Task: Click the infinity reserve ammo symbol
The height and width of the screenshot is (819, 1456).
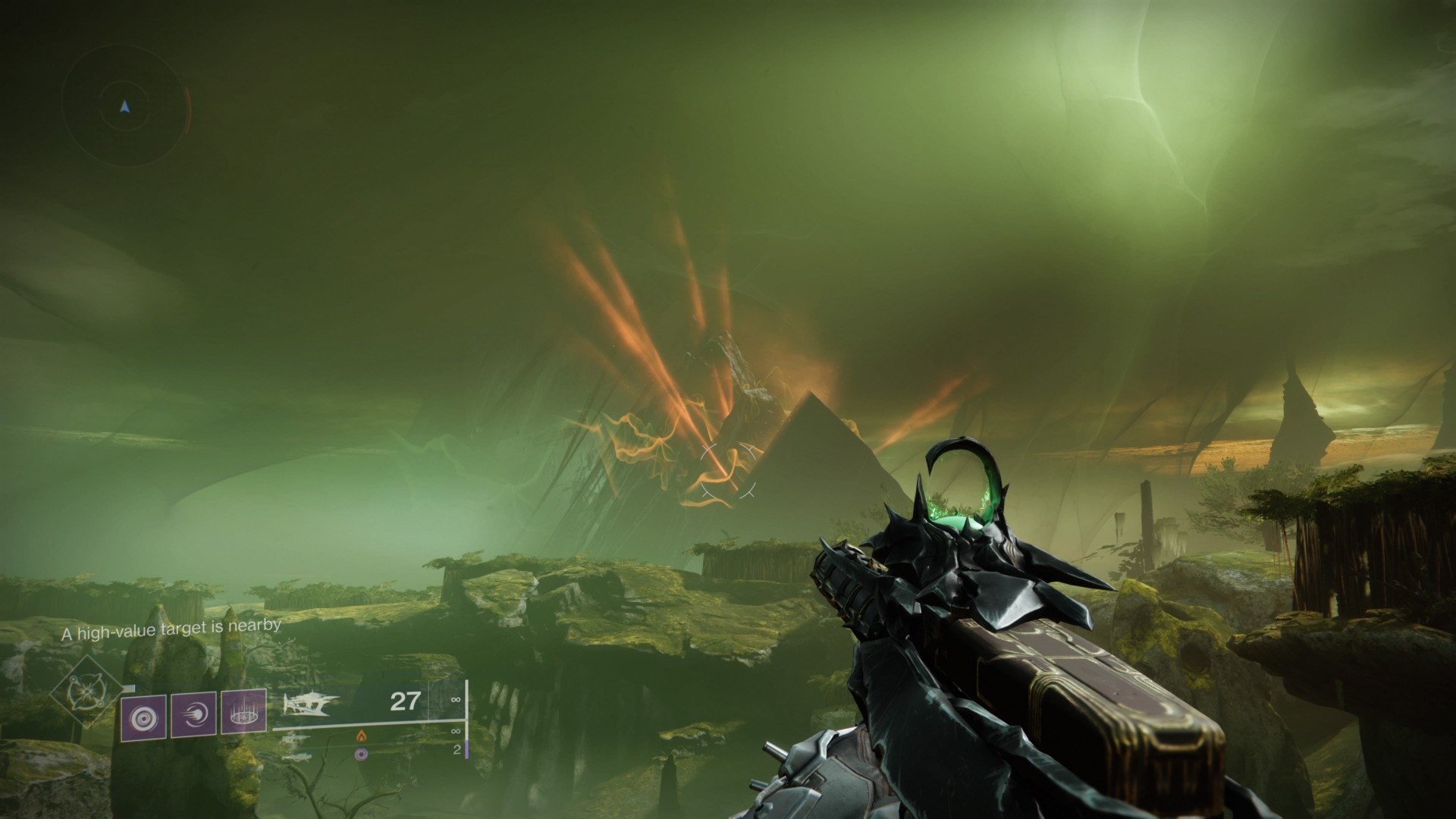Action: [457, 699]
